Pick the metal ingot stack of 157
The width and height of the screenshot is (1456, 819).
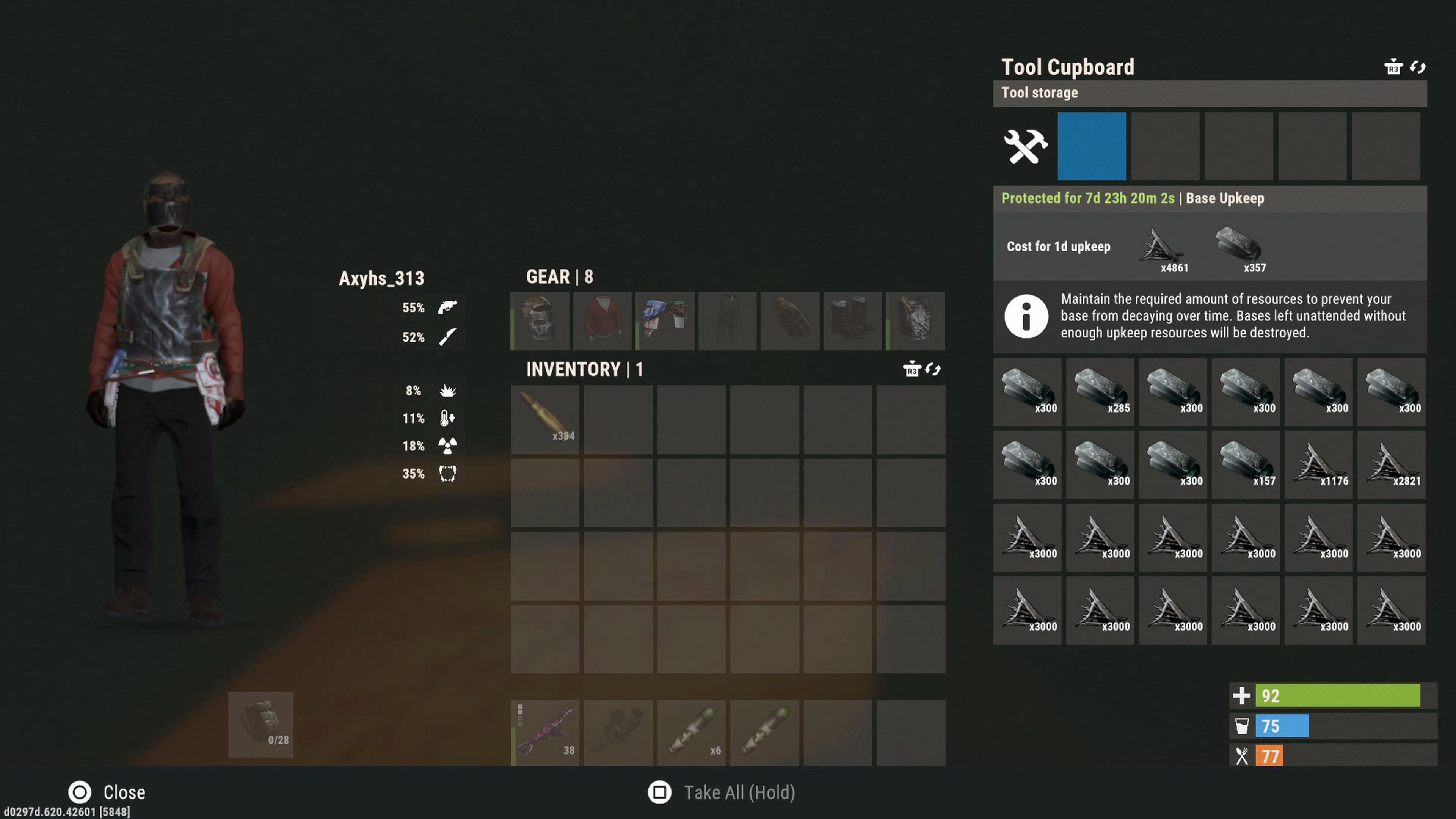(x=1246, y=464)
